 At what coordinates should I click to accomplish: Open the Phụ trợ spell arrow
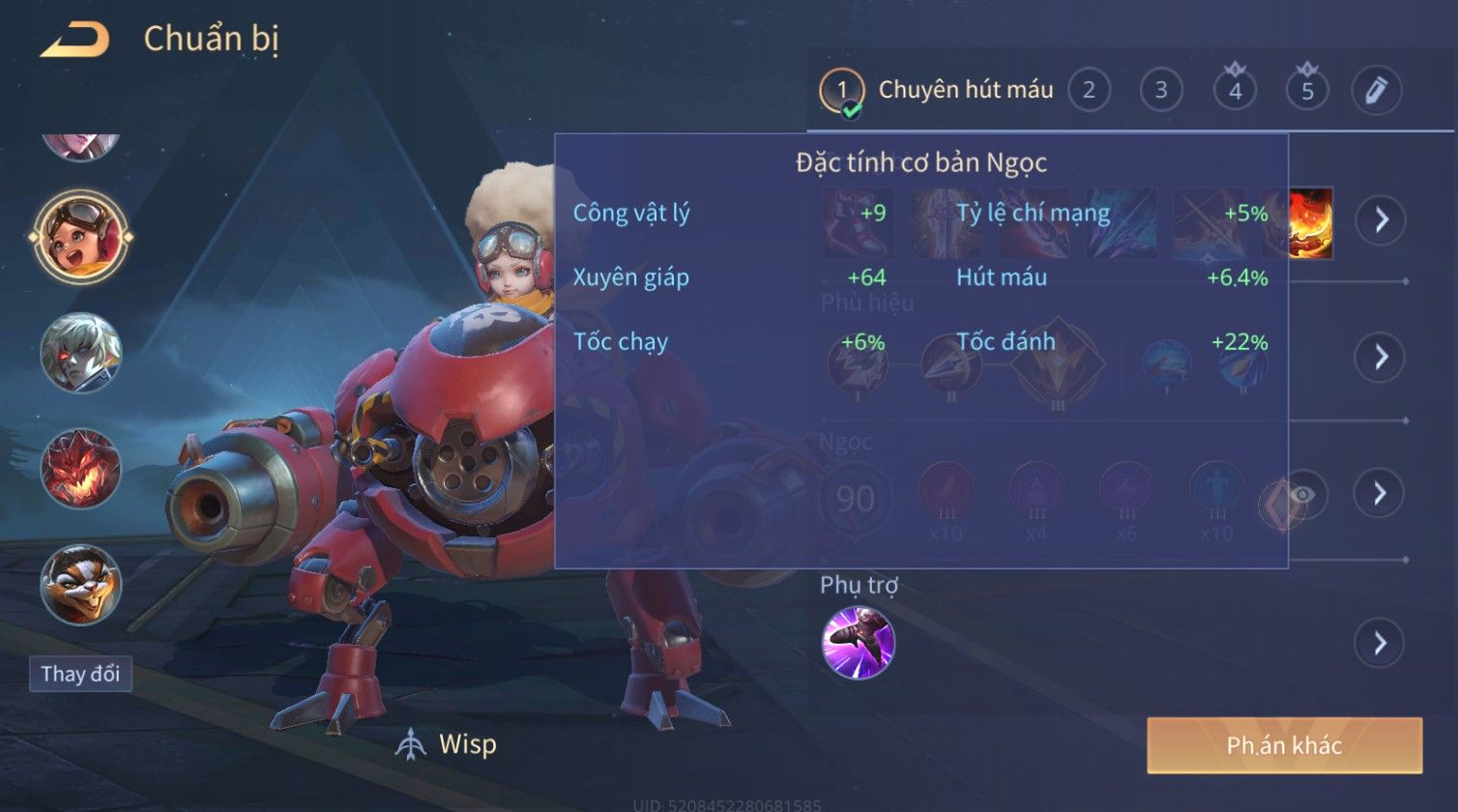[1380, 643]
